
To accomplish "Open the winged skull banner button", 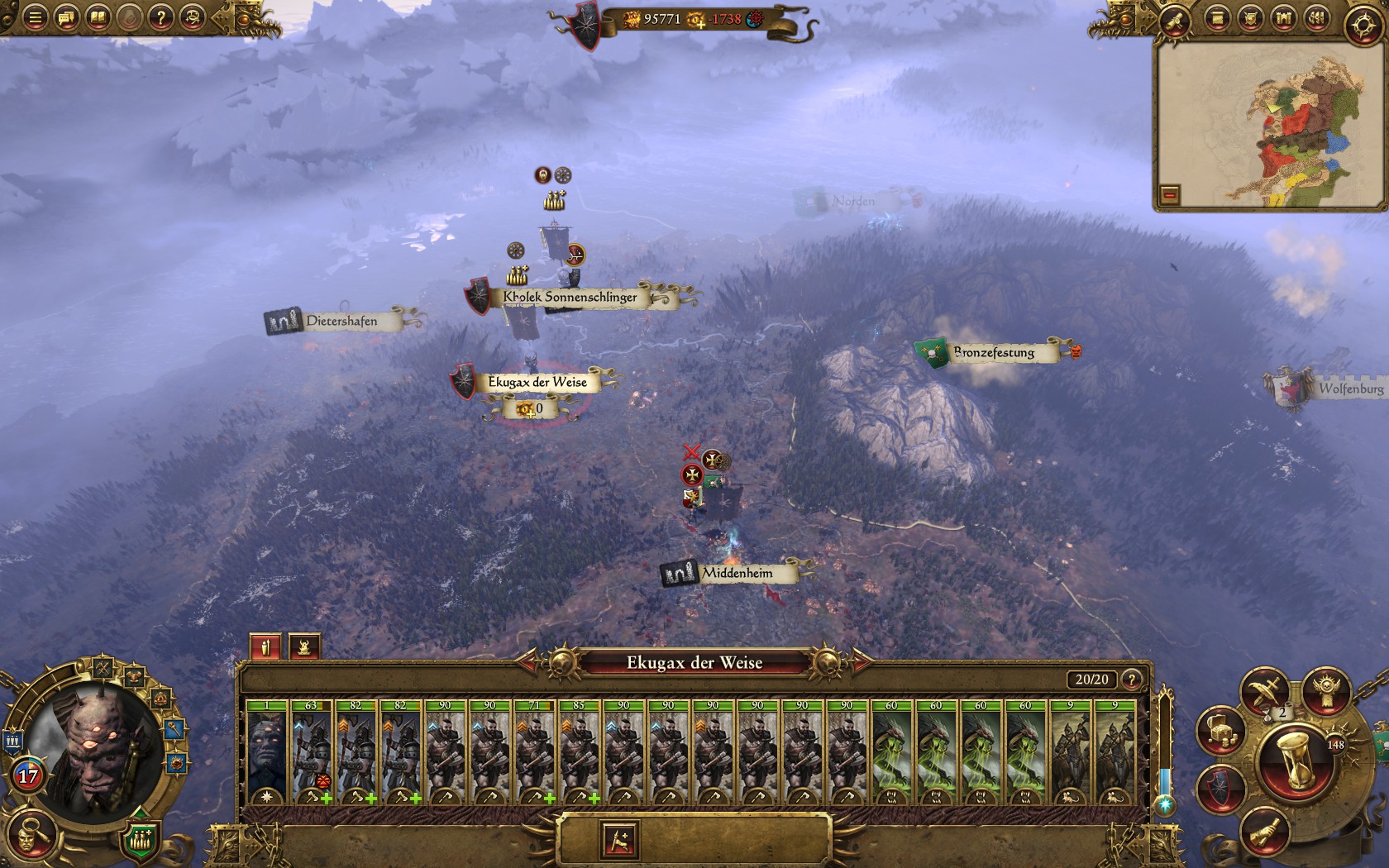I will point(1326,689).
